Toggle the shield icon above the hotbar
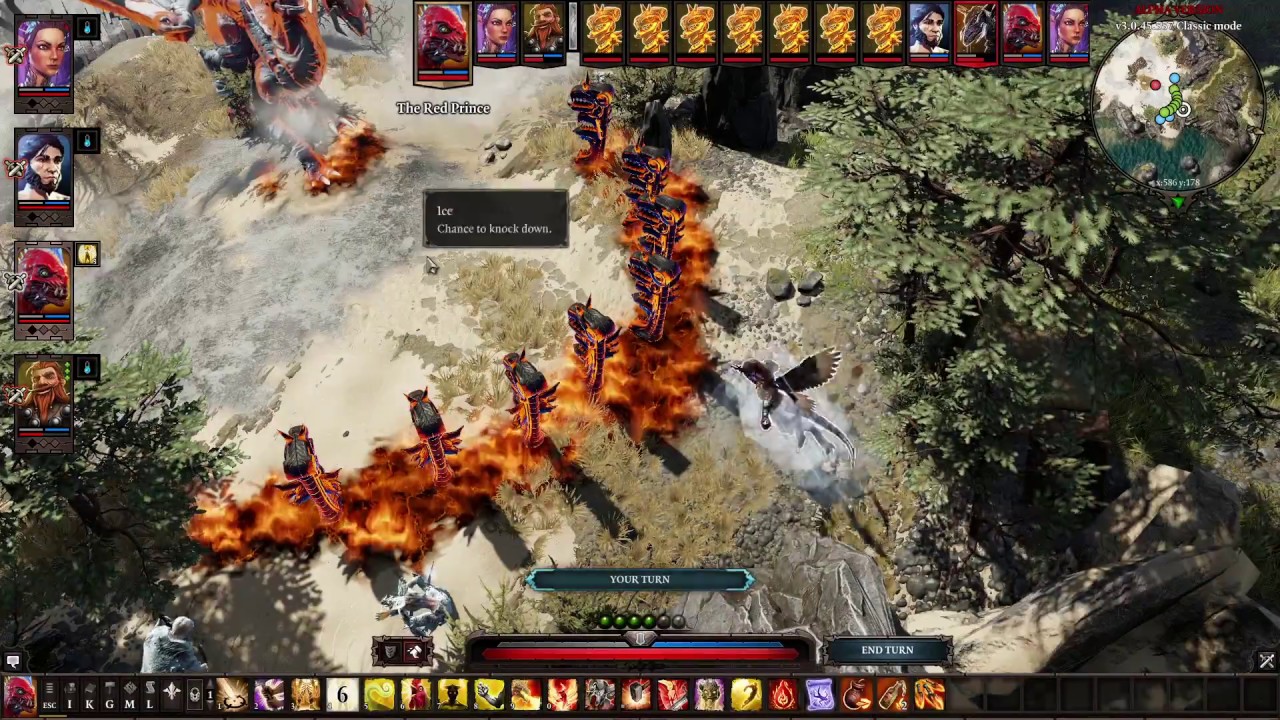Image resolution: width=1280 pixels, height=720 pixels. click(x=391, y=652)
